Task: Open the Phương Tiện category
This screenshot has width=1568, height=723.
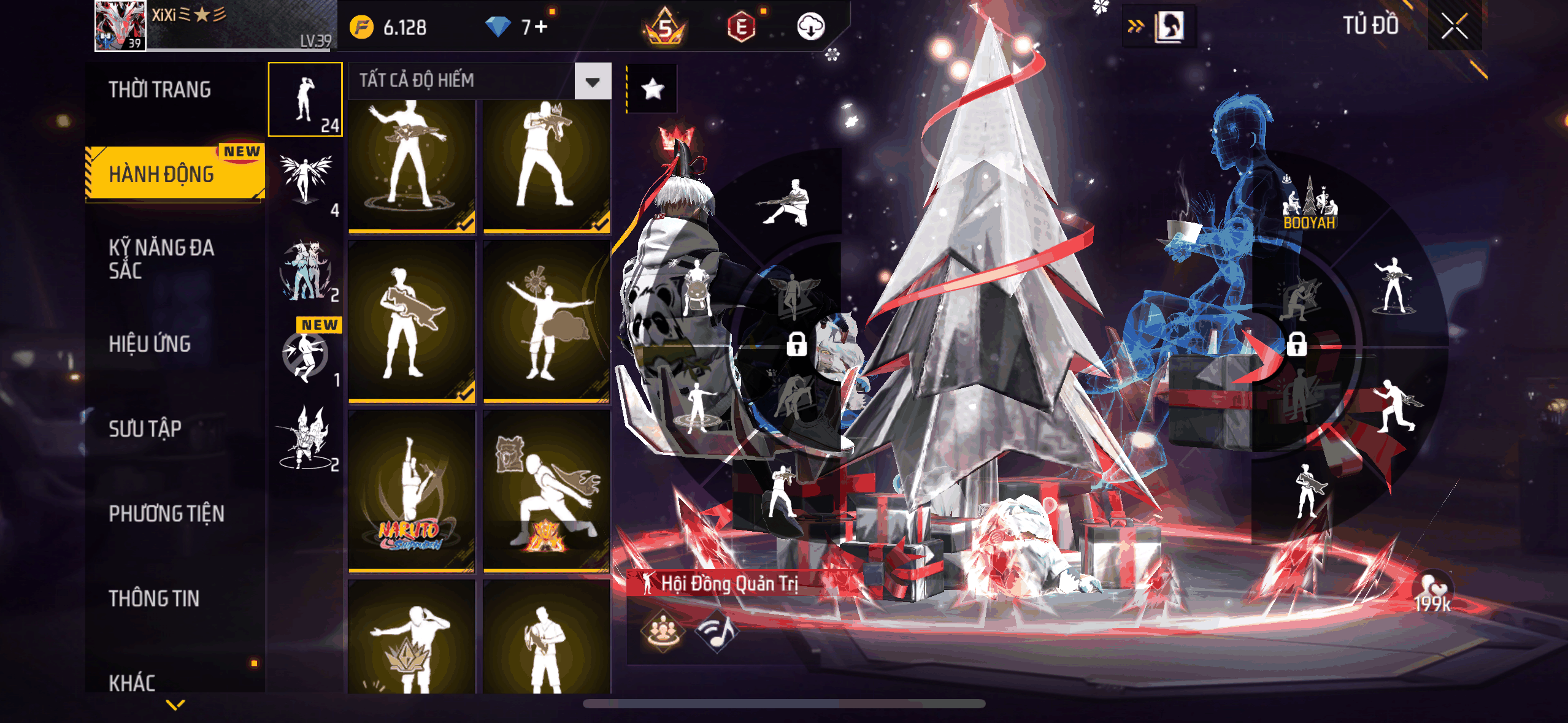Action: pyautogui.click(x=166, y=513)
